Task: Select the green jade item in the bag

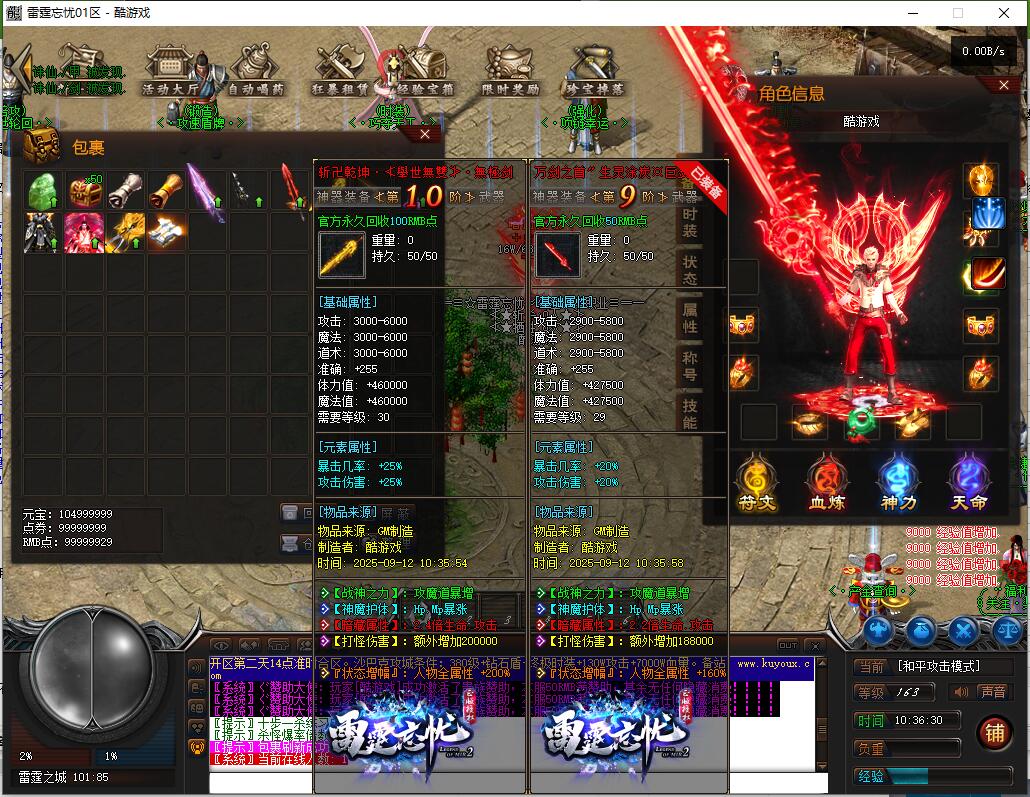Action: [x=42, y=191]
